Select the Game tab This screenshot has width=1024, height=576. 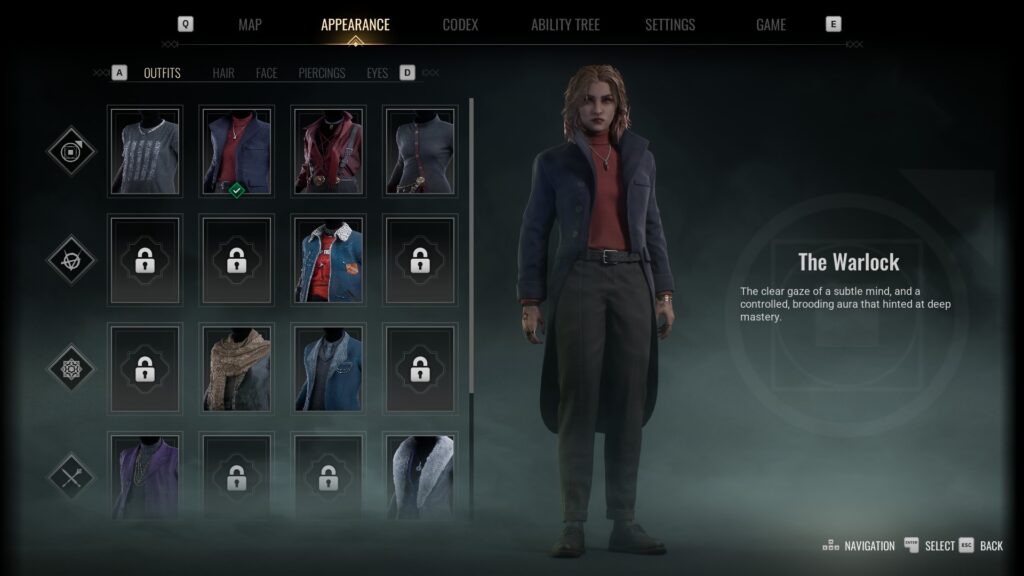[x=771, y=25]
